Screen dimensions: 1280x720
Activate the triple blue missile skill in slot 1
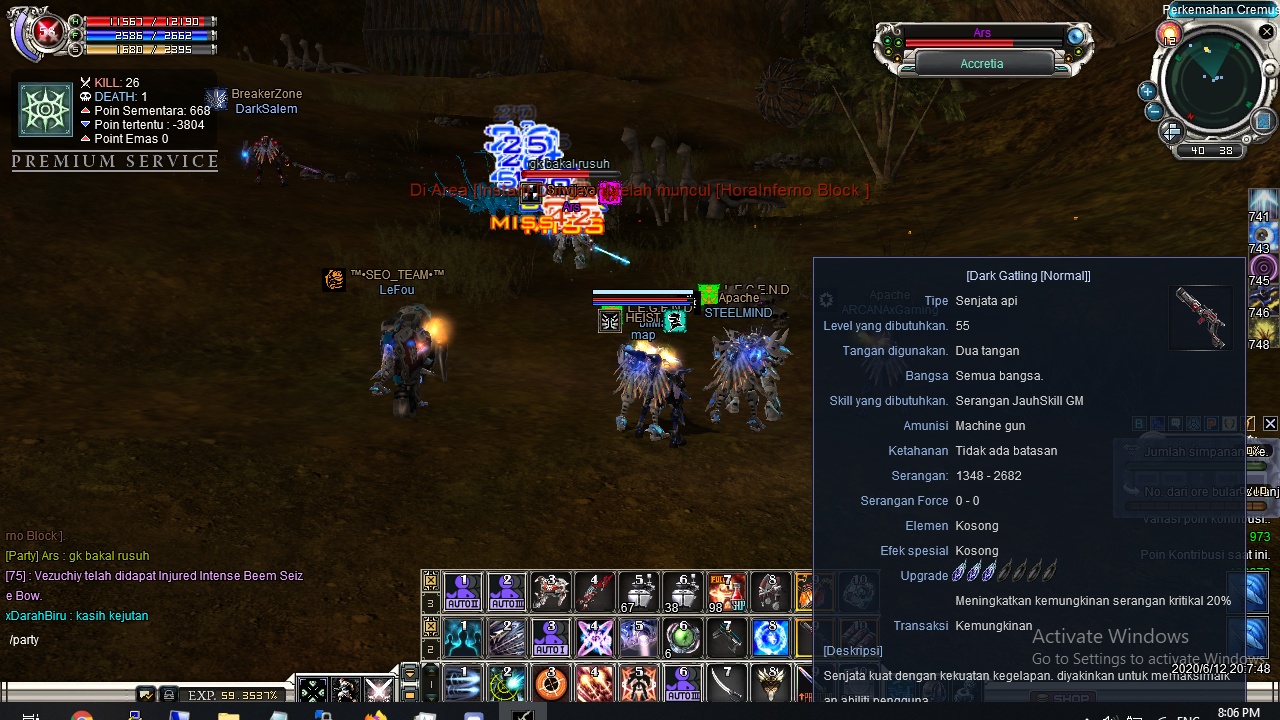tap(463, 684)
